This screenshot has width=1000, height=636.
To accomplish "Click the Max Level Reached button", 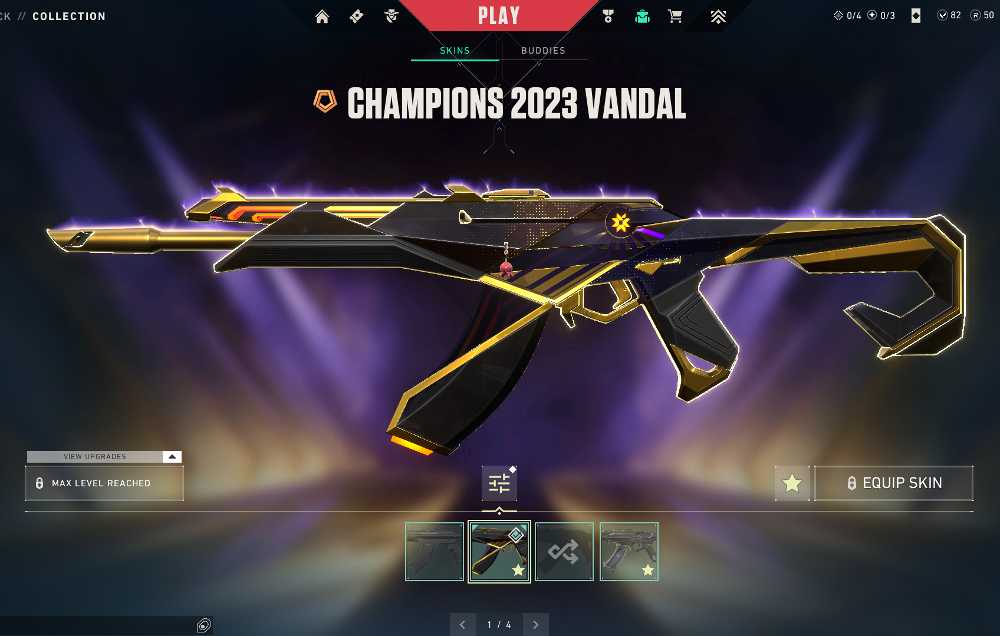I will 104,483.
